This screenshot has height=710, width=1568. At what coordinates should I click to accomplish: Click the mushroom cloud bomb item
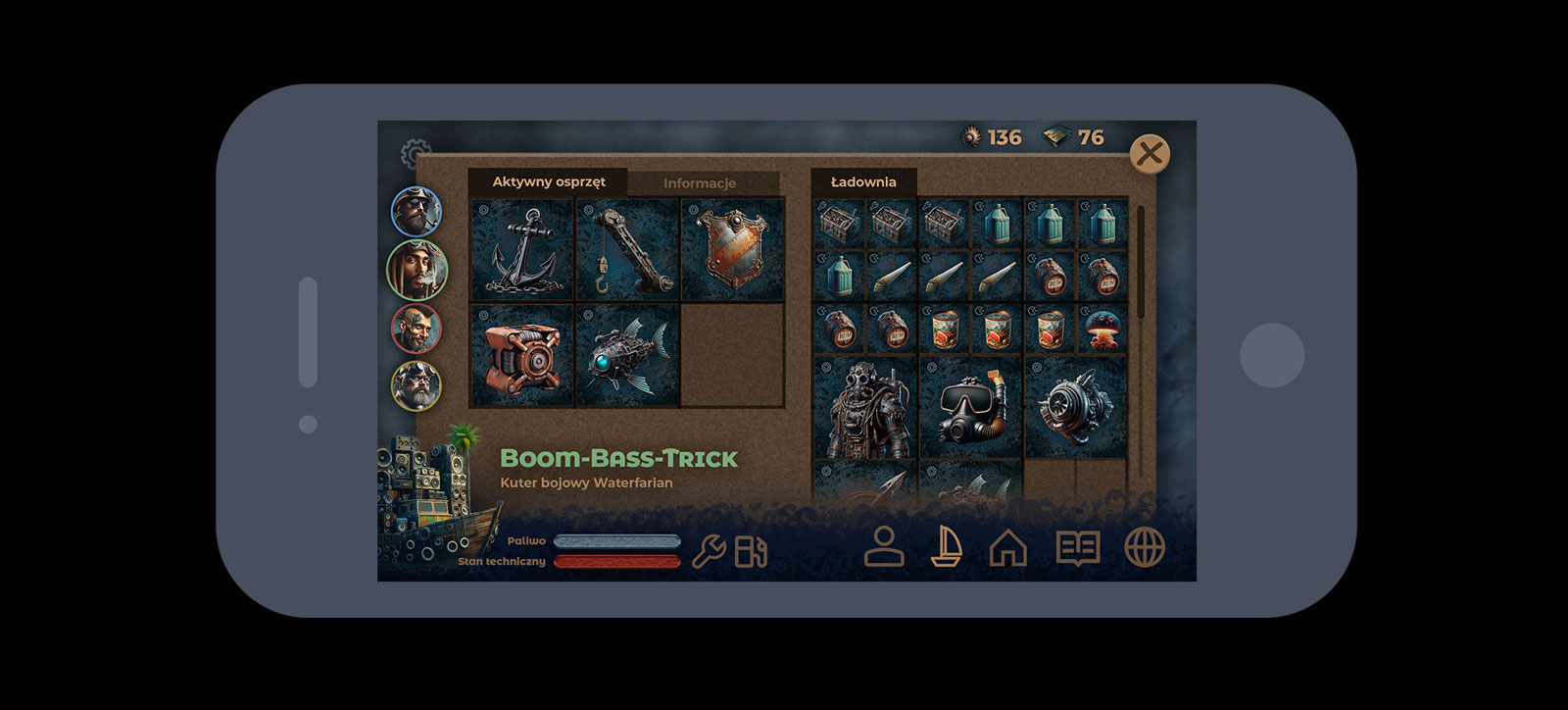(x=1102, y=329)
